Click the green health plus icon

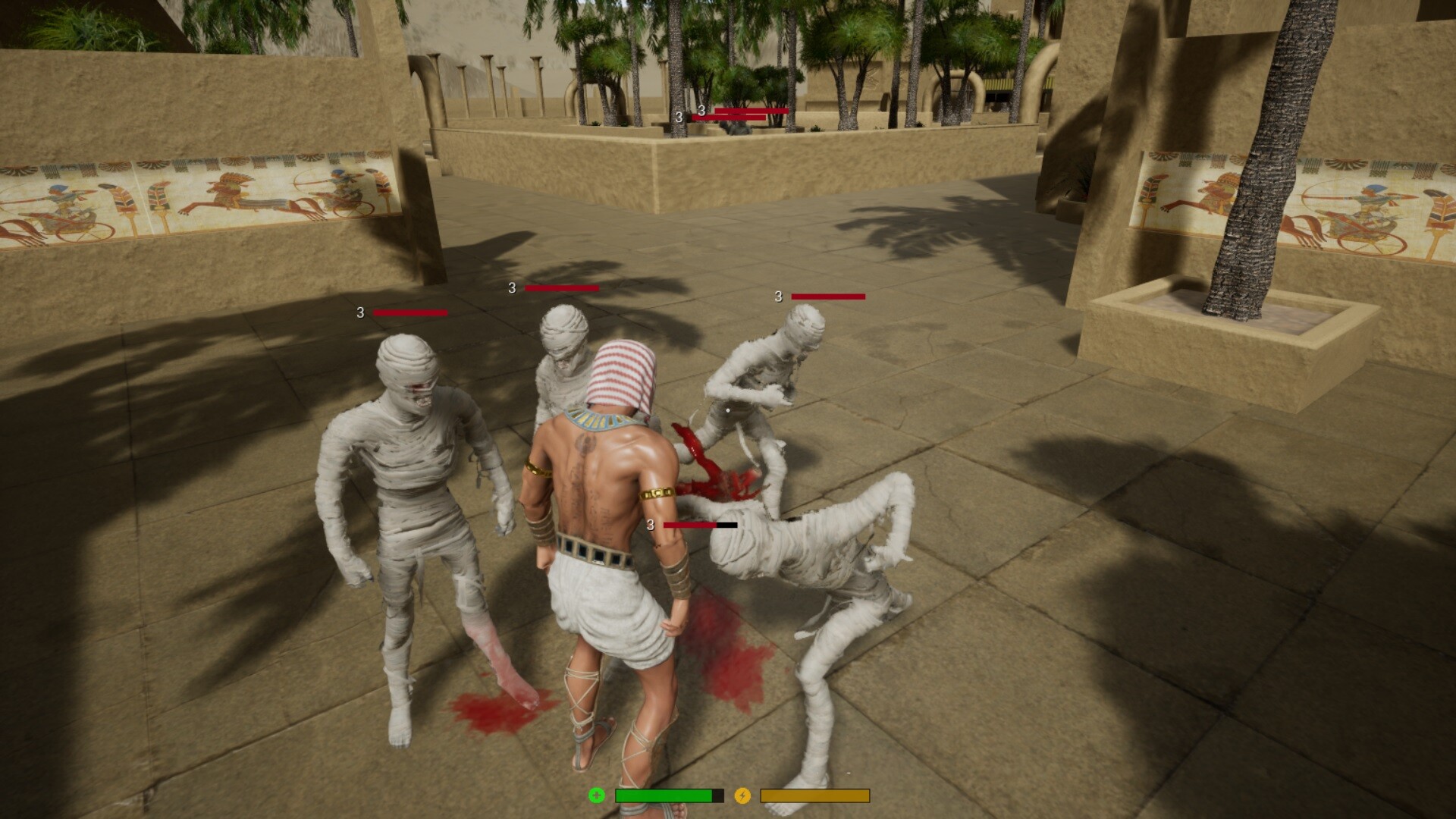click(x=597, y=797)
